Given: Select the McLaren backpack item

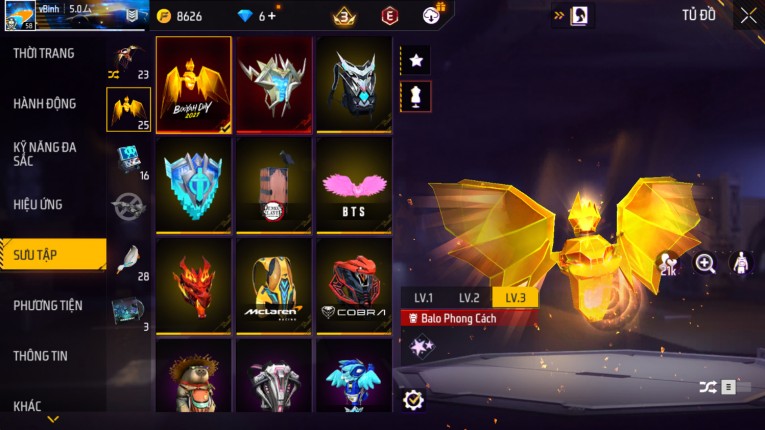Looking at the screenshot, I should pyautogui.click(x=274, y=285).
